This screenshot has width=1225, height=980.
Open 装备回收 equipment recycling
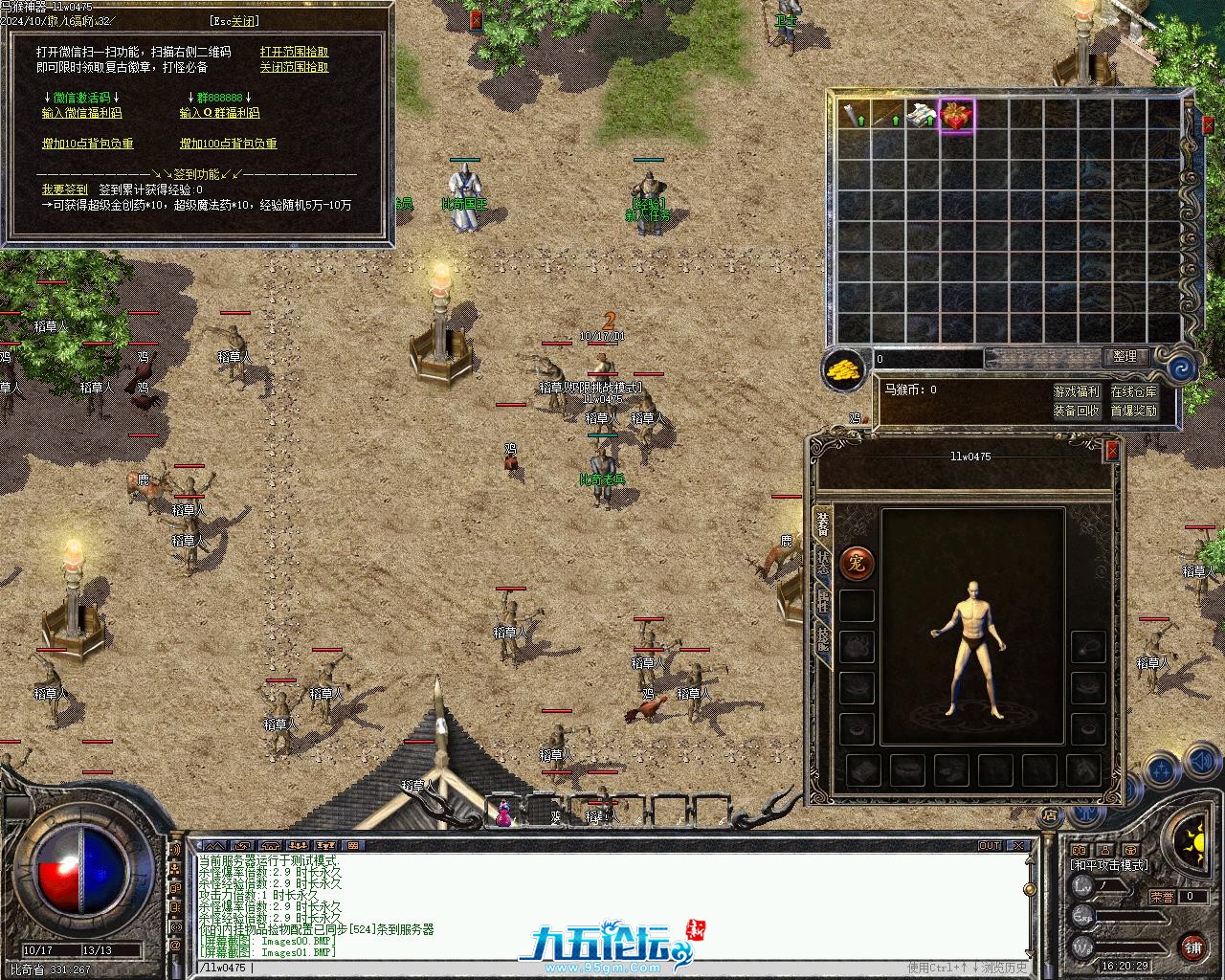tap(1076, 411)
